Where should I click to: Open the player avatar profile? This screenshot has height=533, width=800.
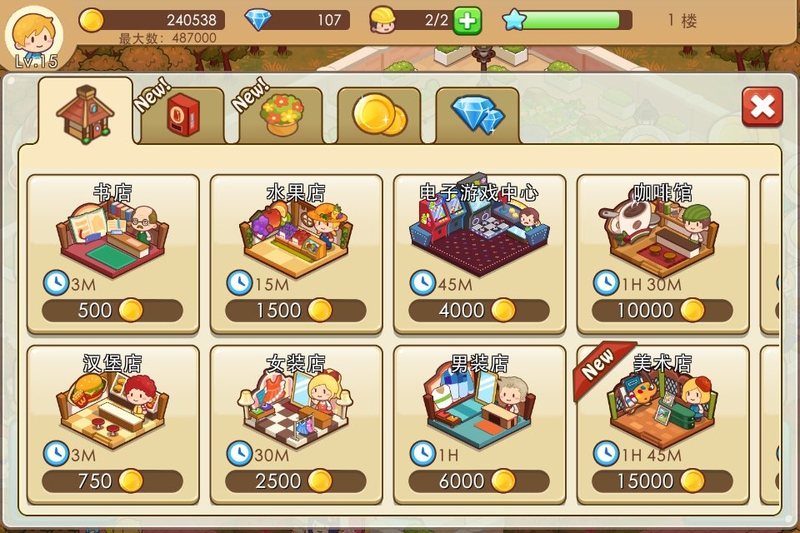pos(33,35)
